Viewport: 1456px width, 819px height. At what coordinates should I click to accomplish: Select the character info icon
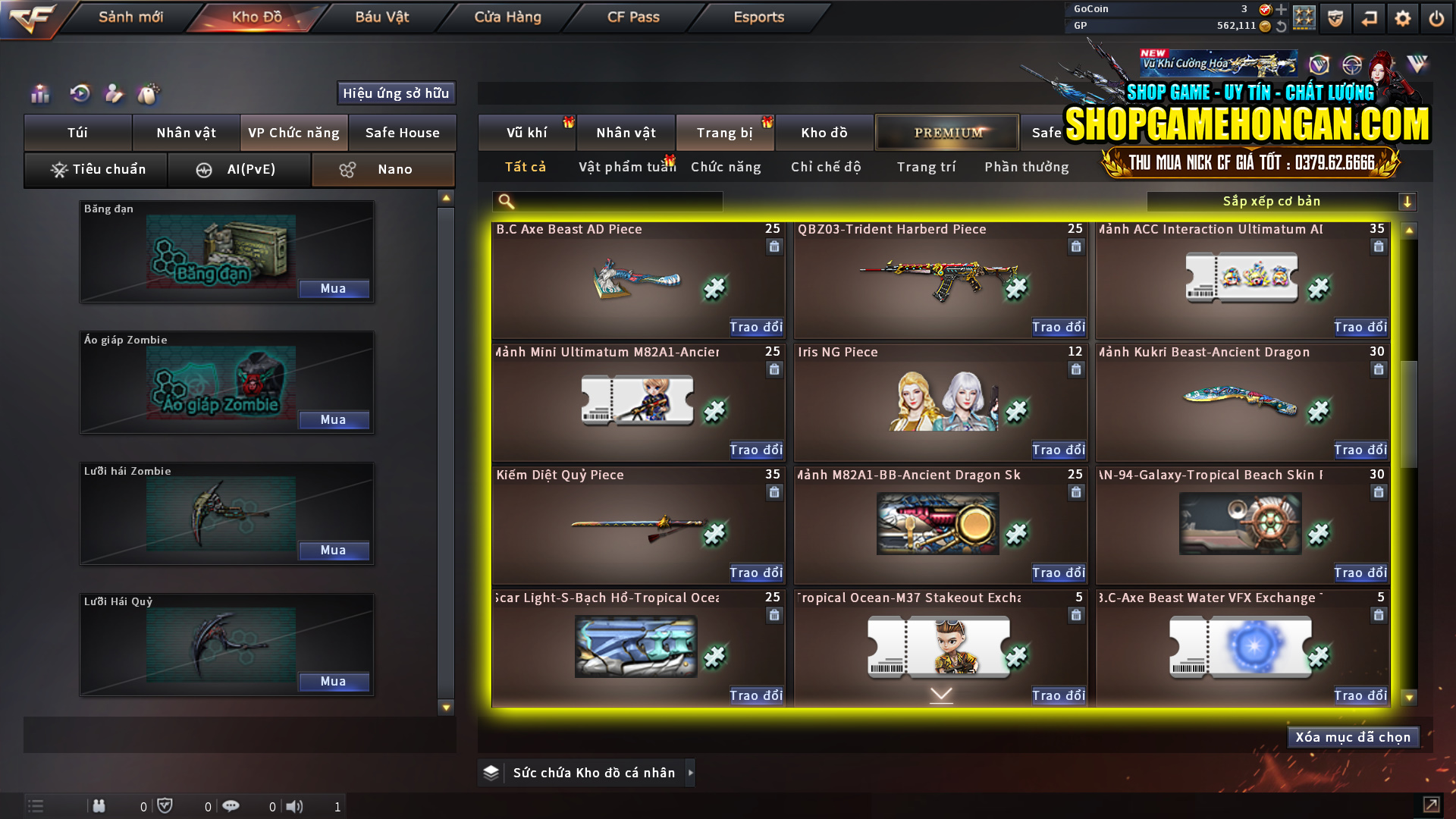click(x=114, y=94)
